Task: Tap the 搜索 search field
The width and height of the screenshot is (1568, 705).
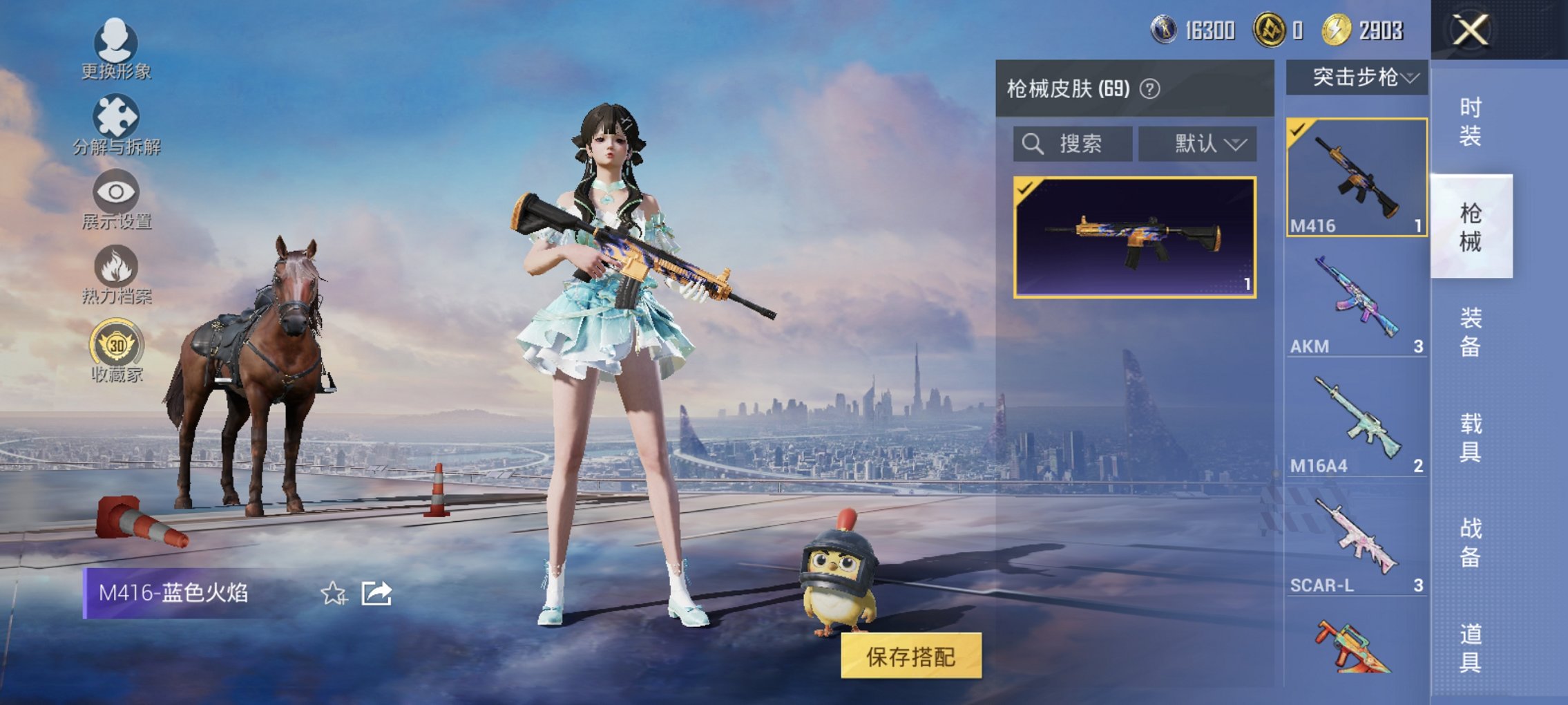Action: pyautogui.click(x=1074, y=143)
